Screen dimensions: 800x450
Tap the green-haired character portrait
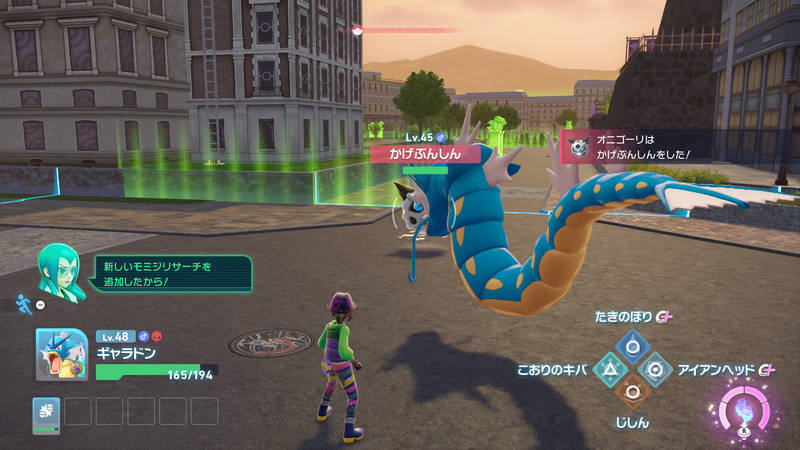(59, 273)
